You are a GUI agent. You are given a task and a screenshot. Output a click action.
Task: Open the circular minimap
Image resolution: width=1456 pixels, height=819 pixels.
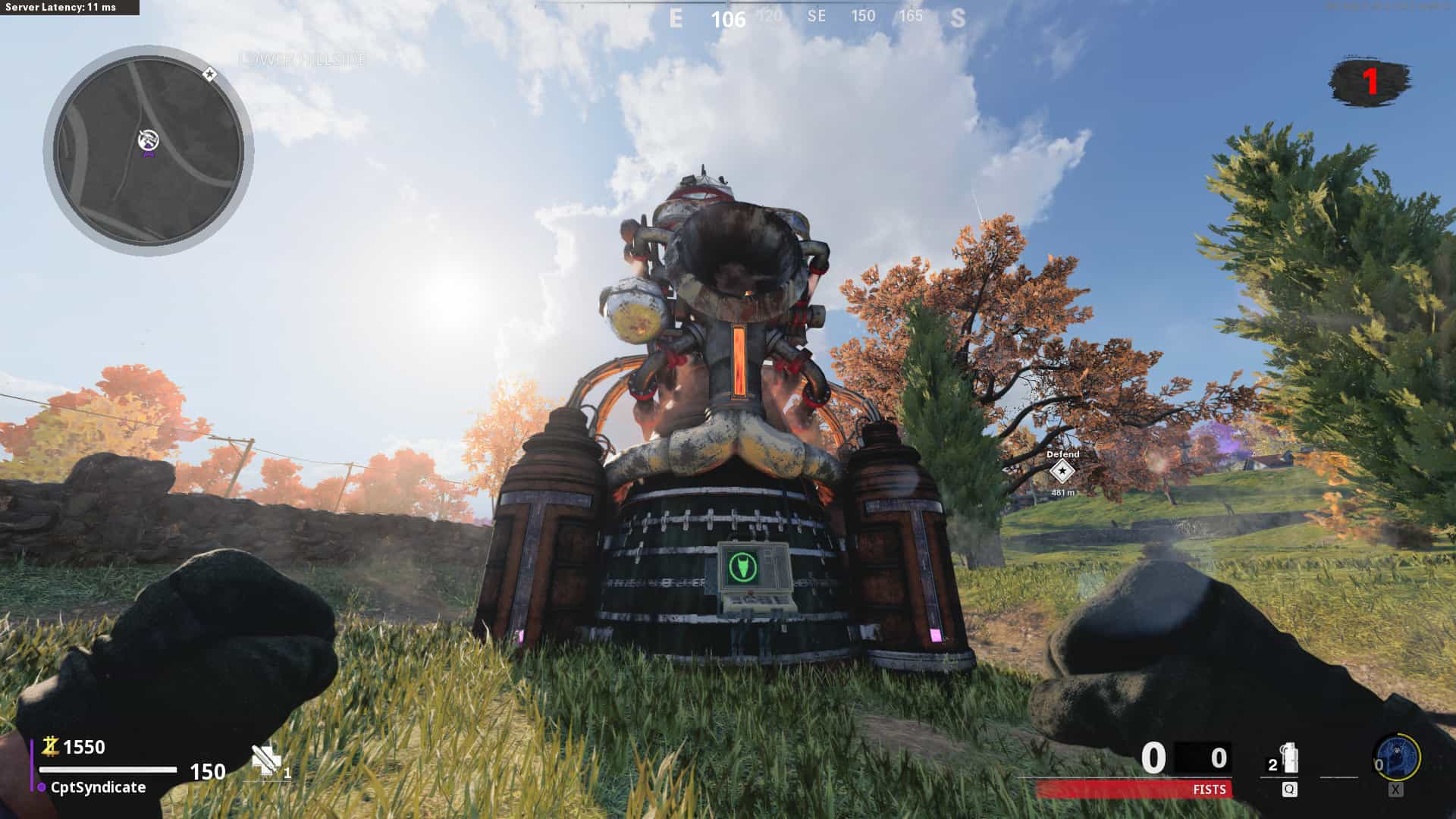coord(149,150)
